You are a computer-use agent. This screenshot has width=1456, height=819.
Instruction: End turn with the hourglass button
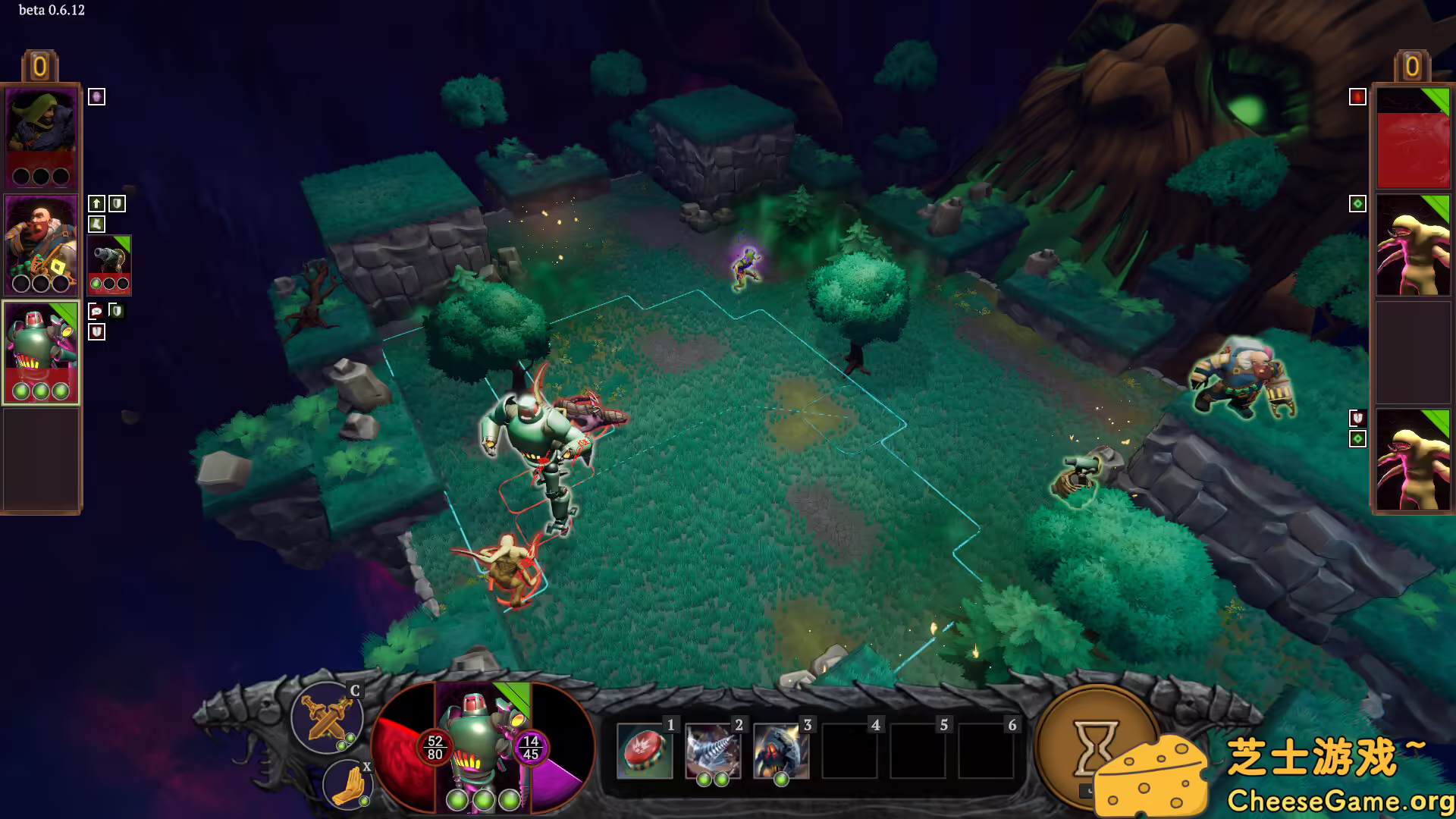pos(1094,747)
